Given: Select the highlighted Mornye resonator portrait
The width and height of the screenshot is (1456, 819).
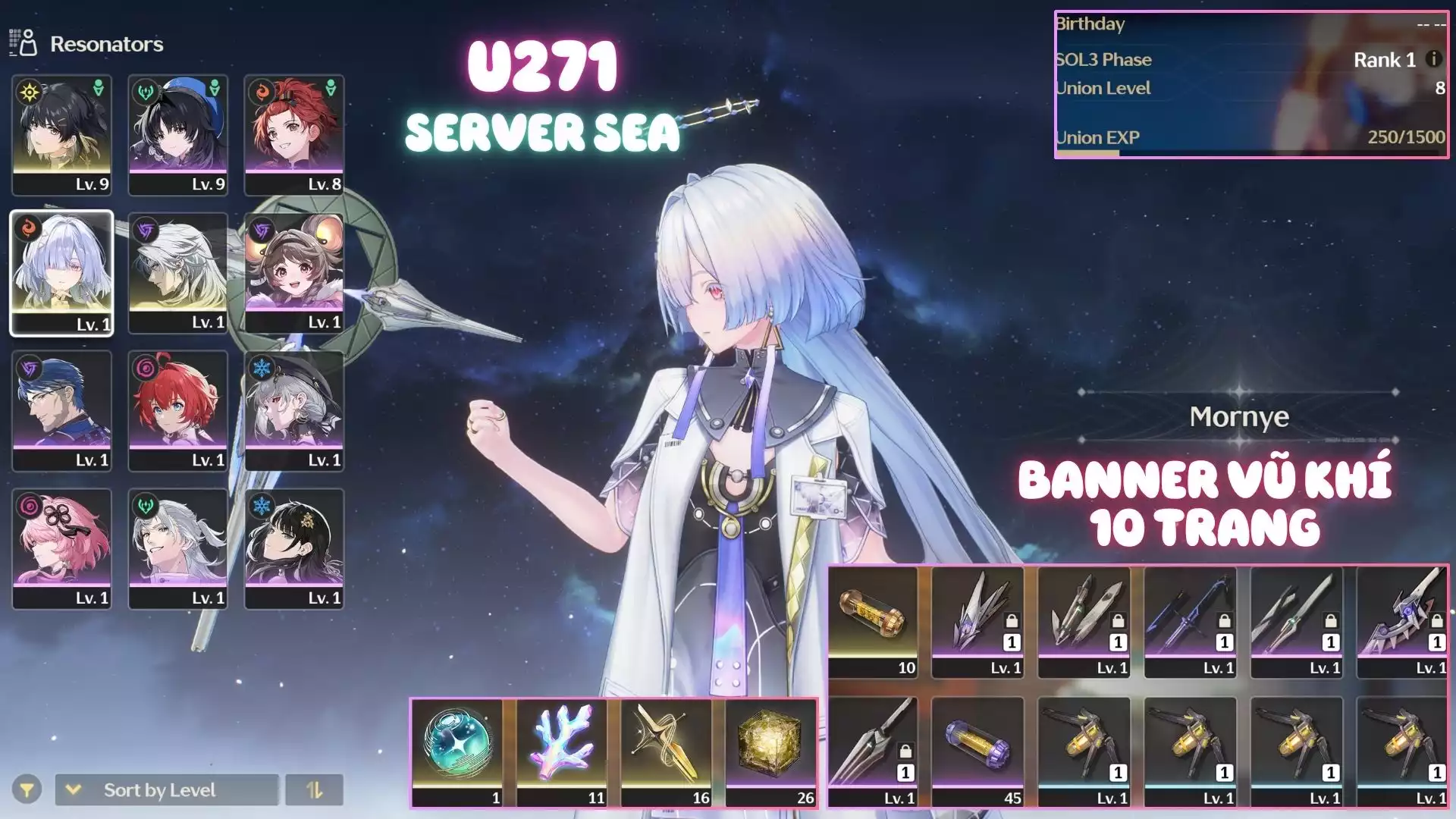Looking at the screenshot, I should tap(62, 272).
